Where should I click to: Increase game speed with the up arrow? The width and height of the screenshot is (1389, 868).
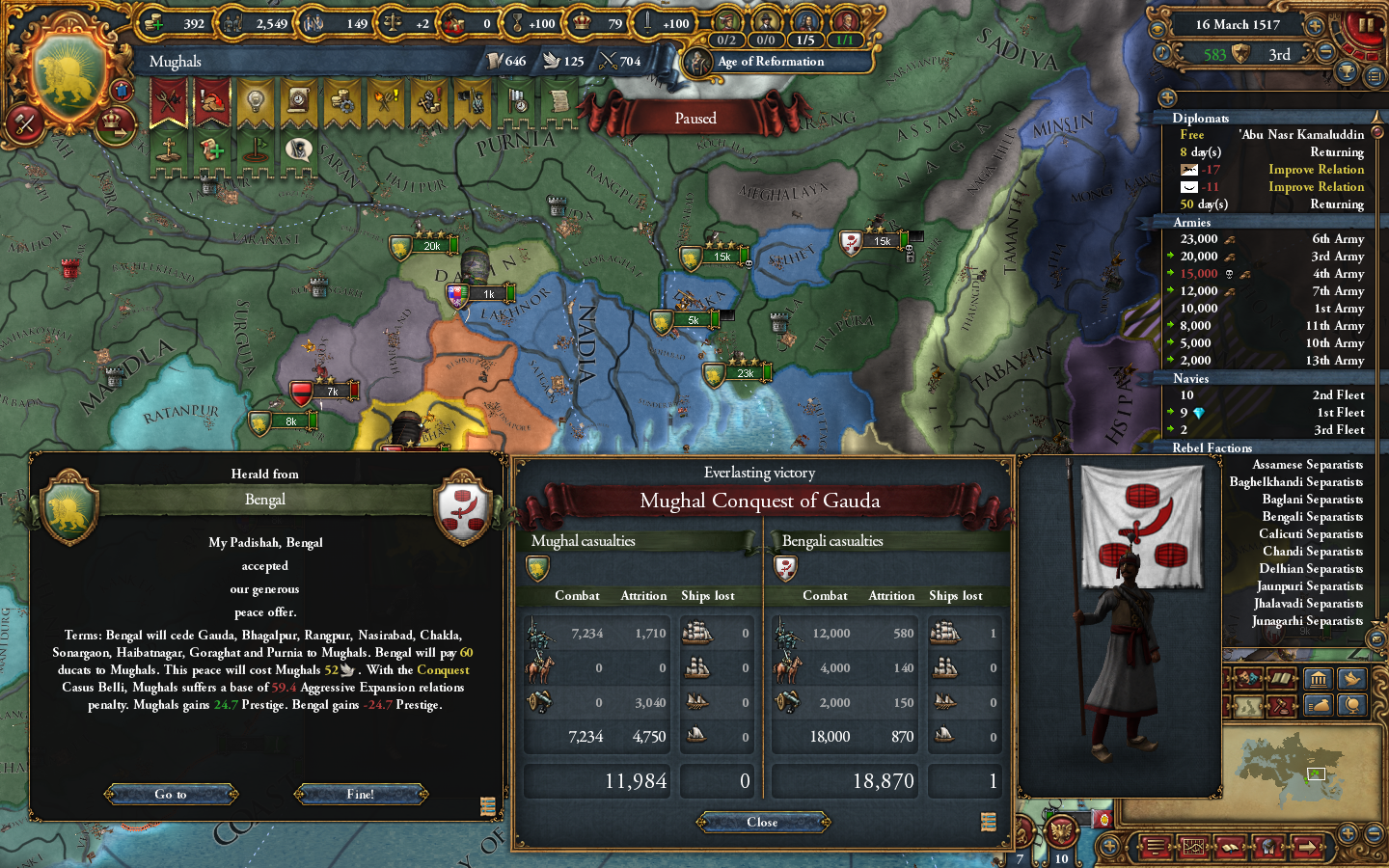tap(1314, 26)
